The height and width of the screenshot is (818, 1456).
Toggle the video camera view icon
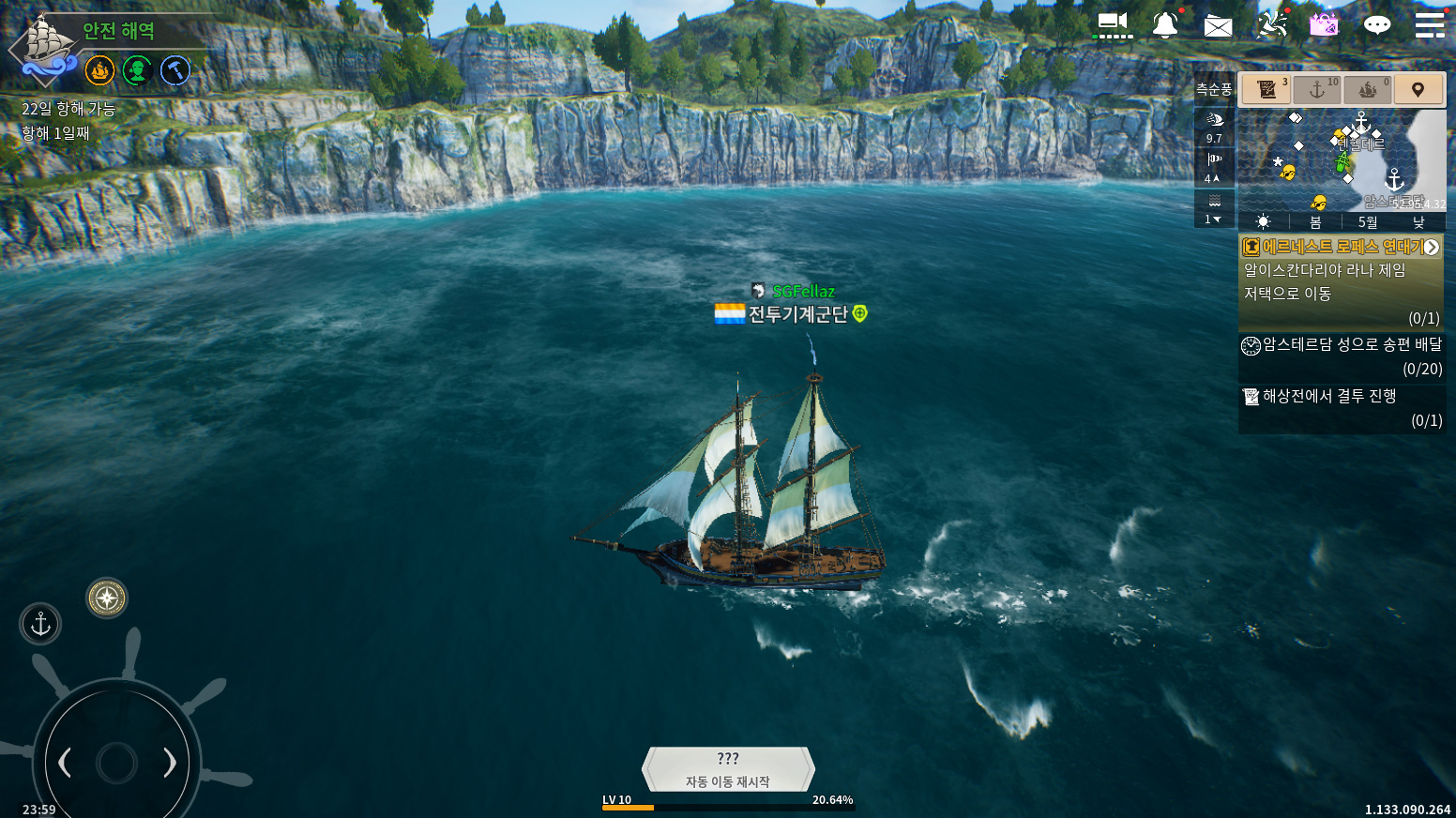1113,24
